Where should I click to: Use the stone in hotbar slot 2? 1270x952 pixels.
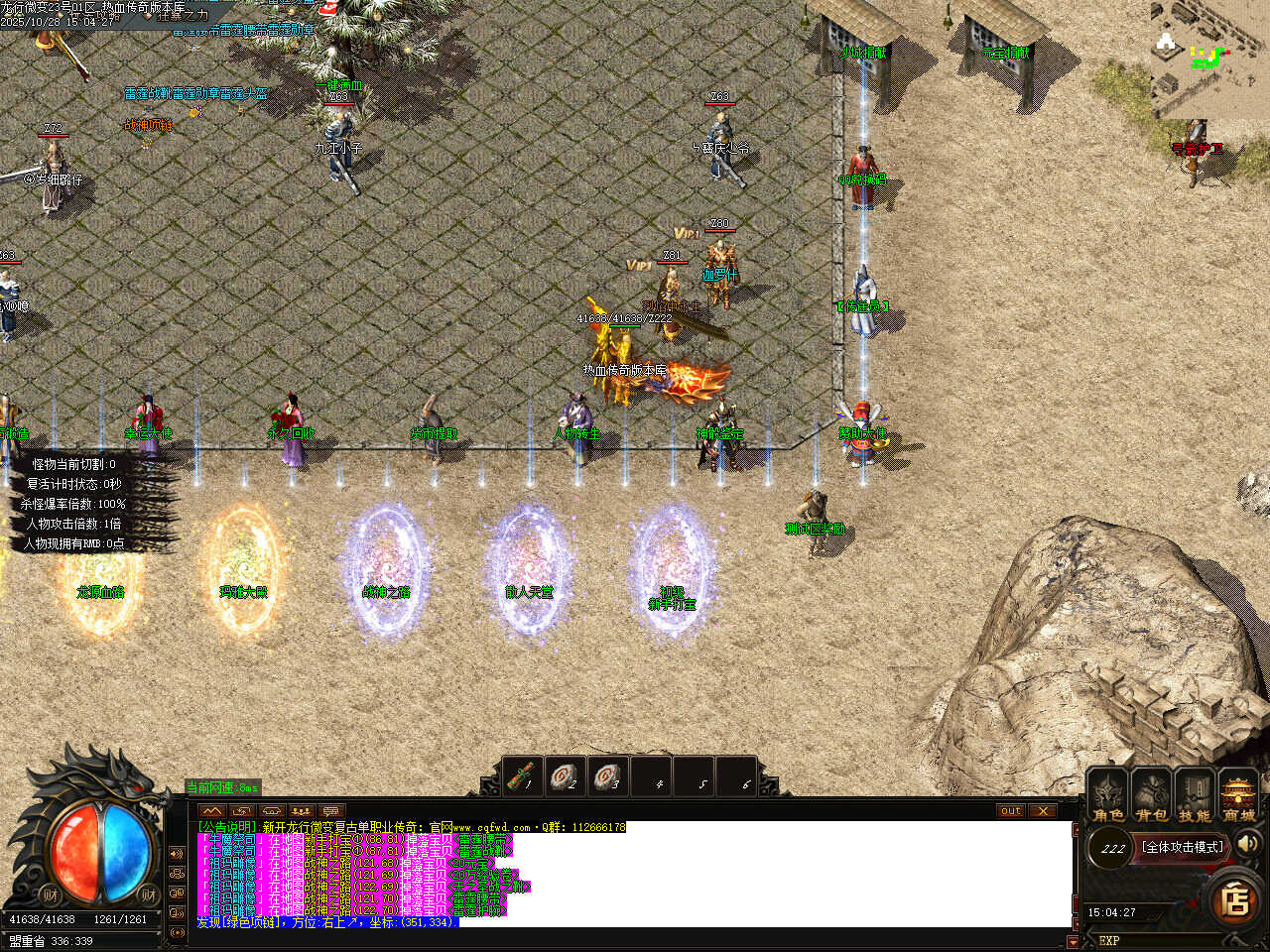point(566,776)
